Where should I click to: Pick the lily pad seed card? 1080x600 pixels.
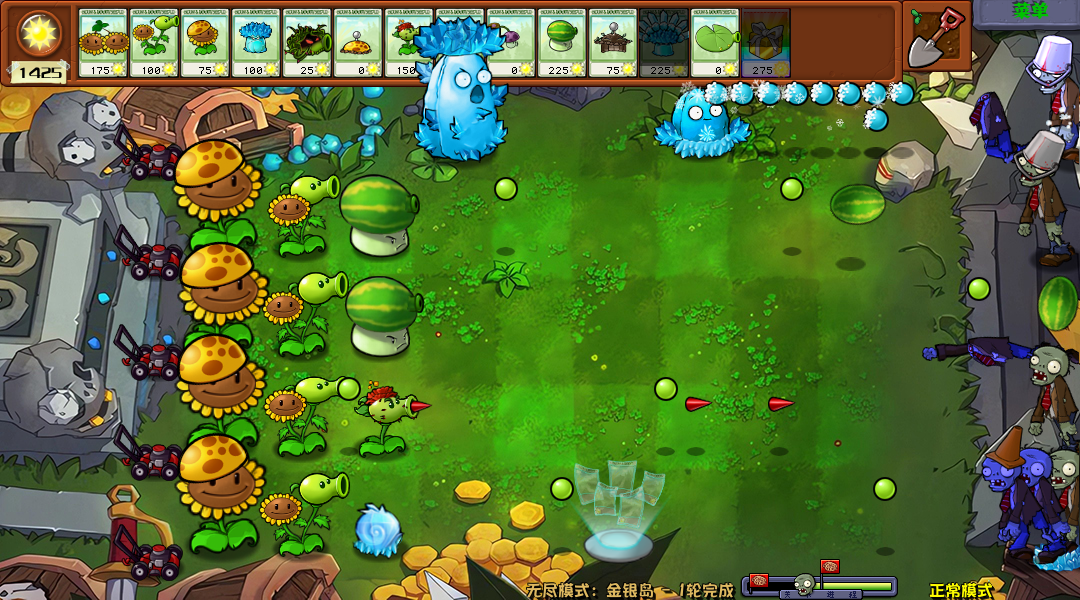coord(715,42)
